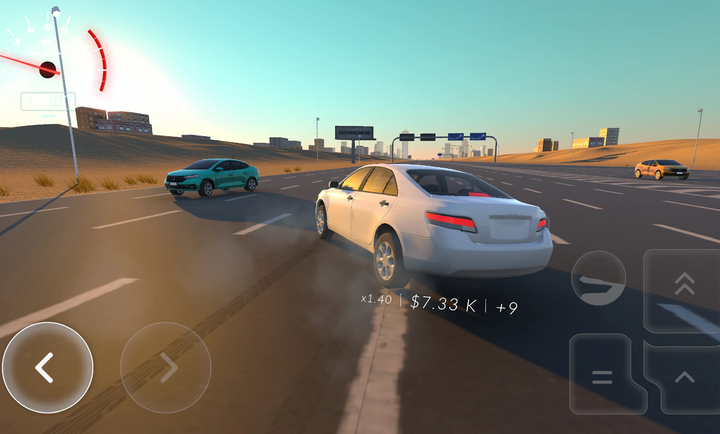Pull the handbrake lever button

pyautogui.click(x=598, y=279)
